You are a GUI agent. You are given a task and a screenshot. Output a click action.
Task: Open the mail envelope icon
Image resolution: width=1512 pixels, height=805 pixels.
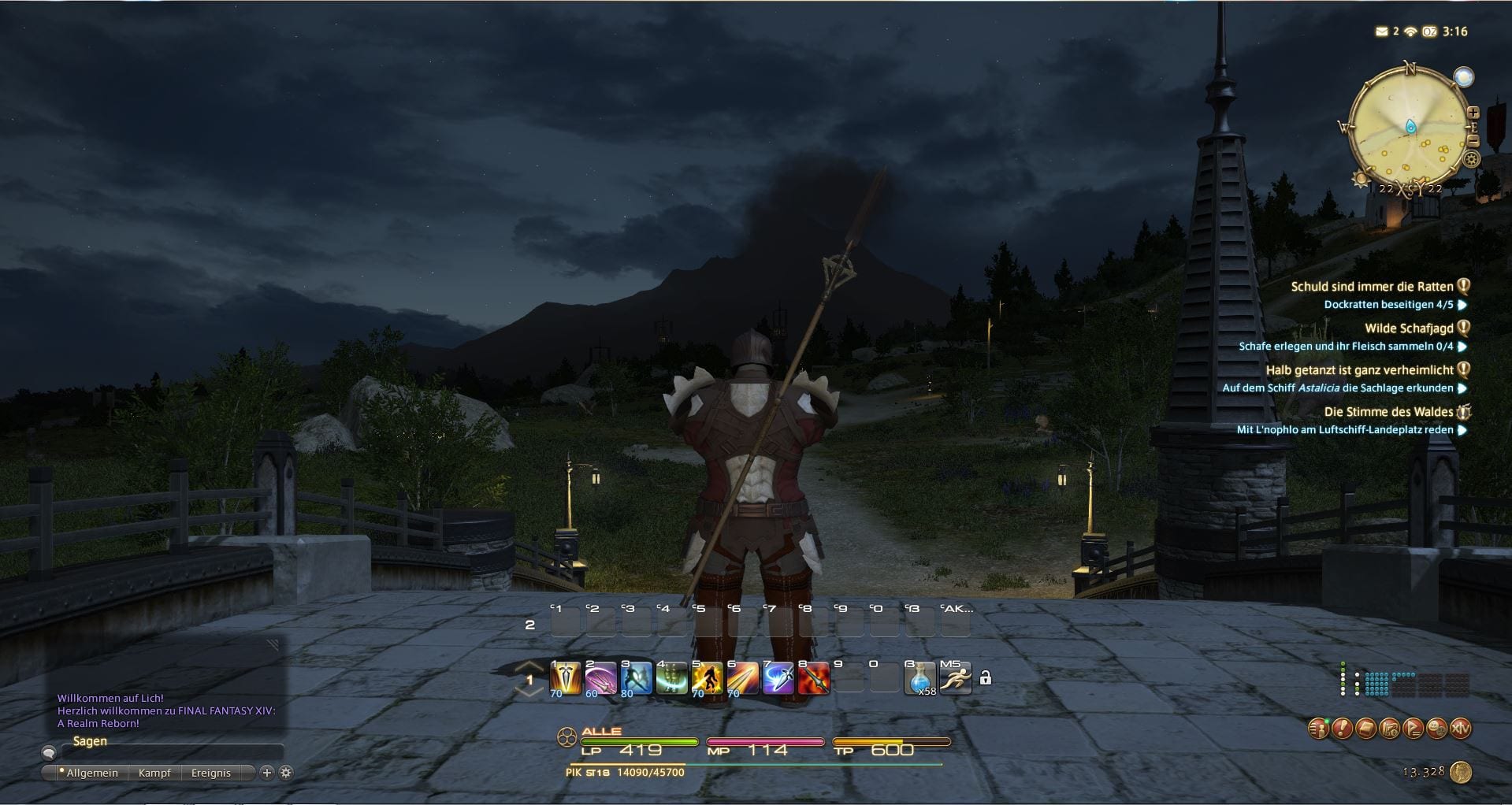click(1381, 32)
